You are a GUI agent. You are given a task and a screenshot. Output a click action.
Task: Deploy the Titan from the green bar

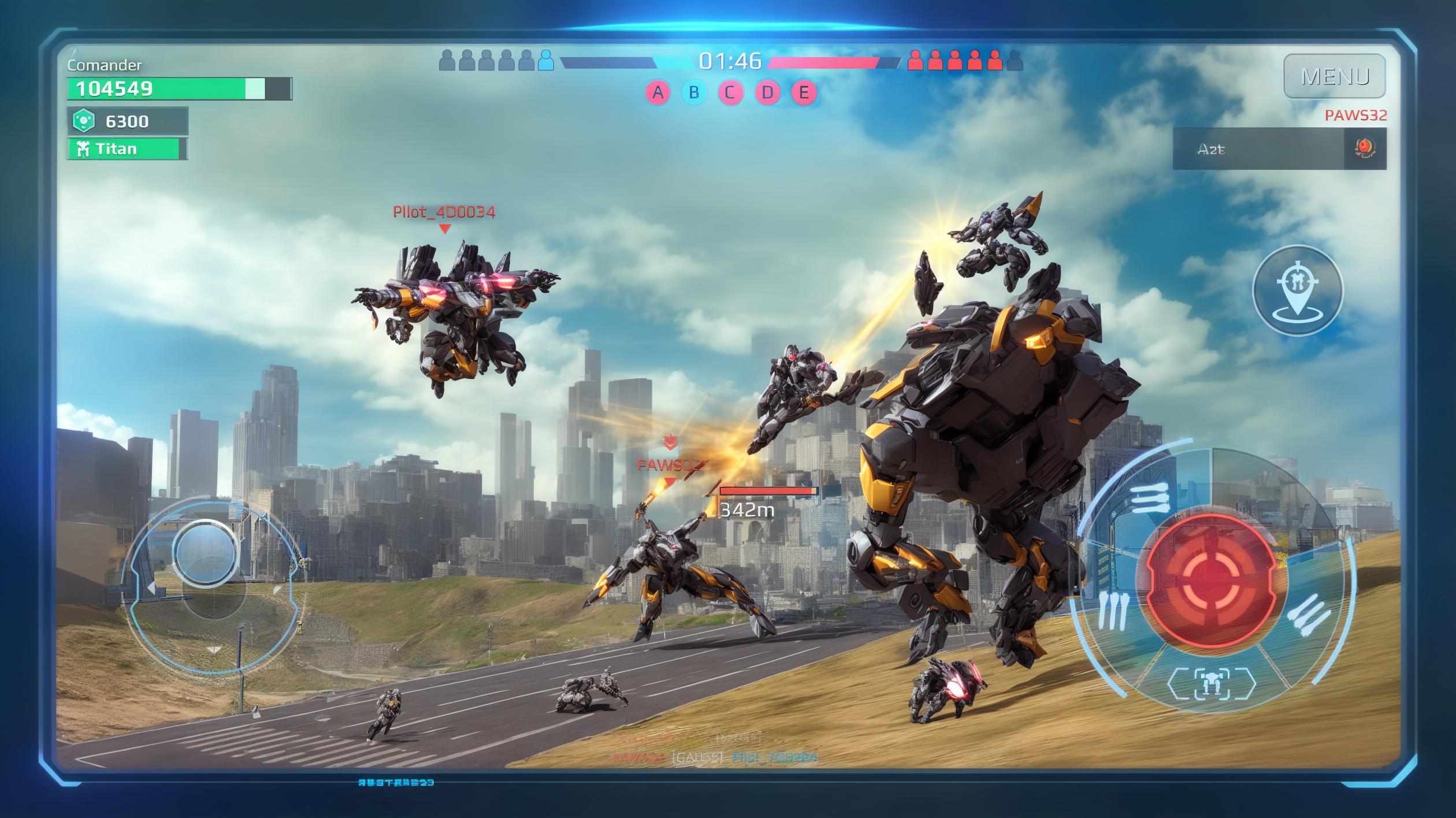click(x=127, y=149)
